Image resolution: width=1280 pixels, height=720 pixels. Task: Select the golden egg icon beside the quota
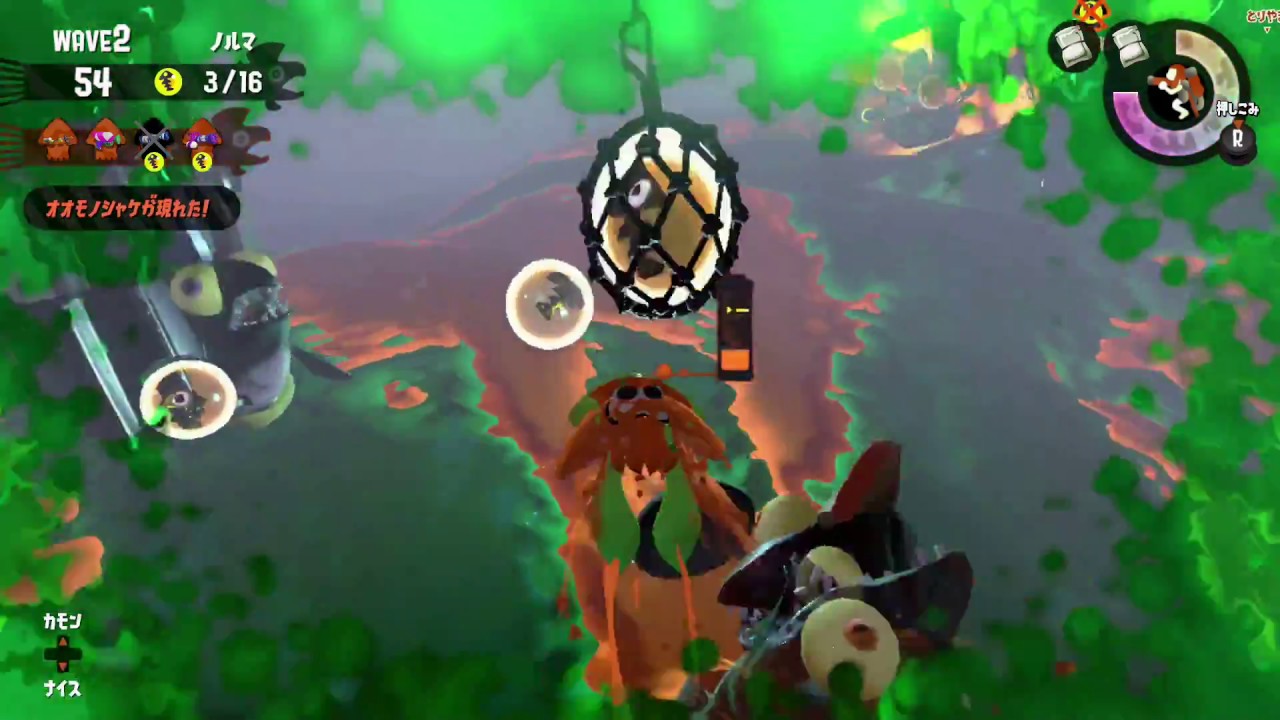167,81
